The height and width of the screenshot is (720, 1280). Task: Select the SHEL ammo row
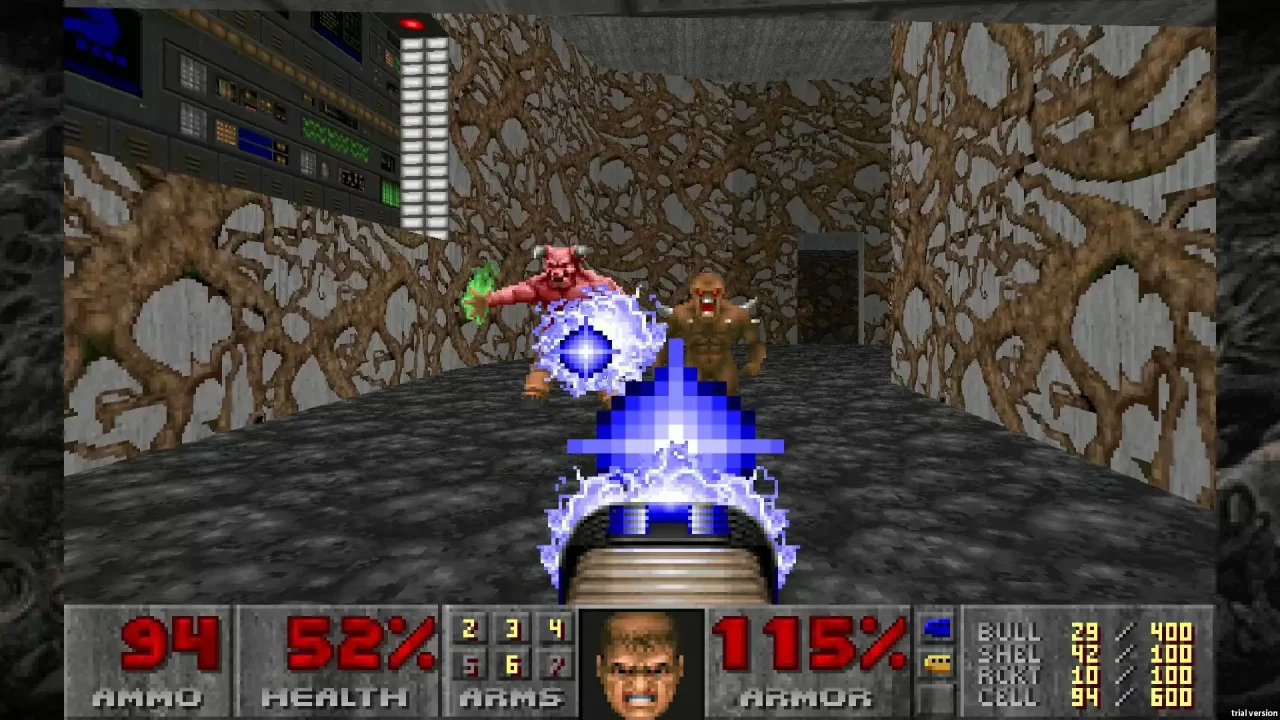1012,654
